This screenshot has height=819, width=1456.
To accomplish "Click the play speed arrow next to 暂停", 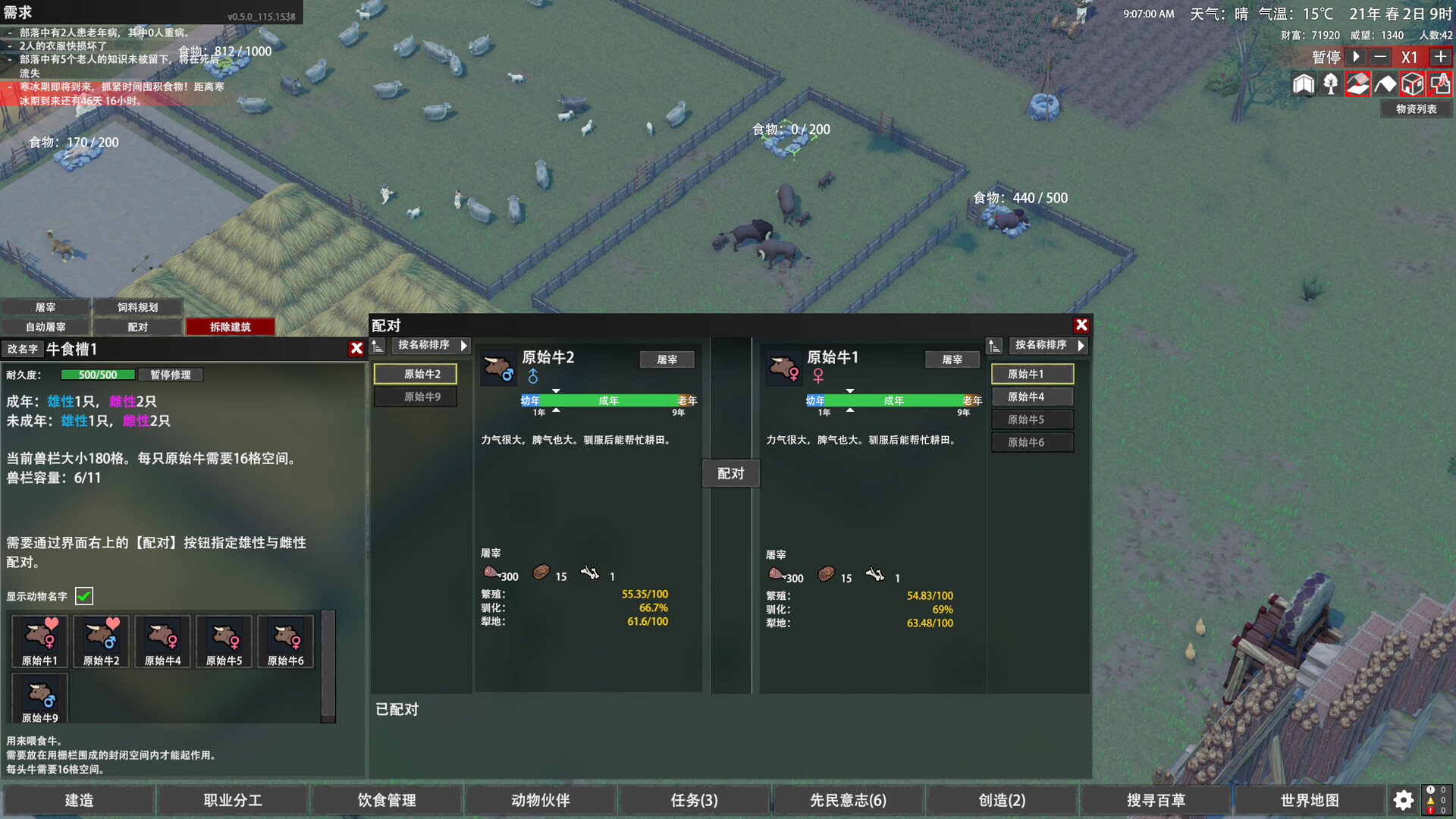I will coord(1355,57).
